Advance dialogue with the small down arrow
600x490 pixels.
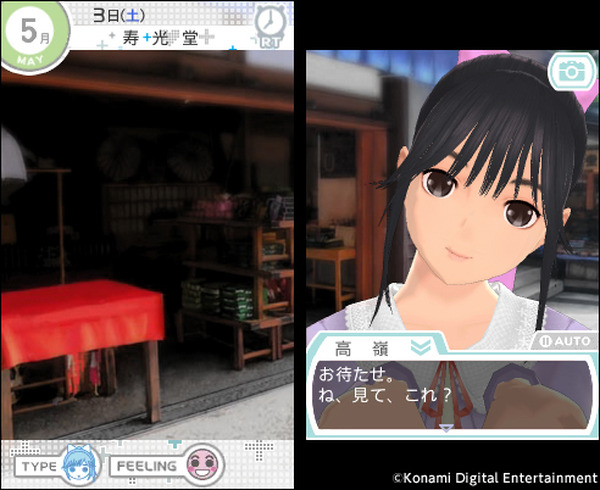pos(445,428)
